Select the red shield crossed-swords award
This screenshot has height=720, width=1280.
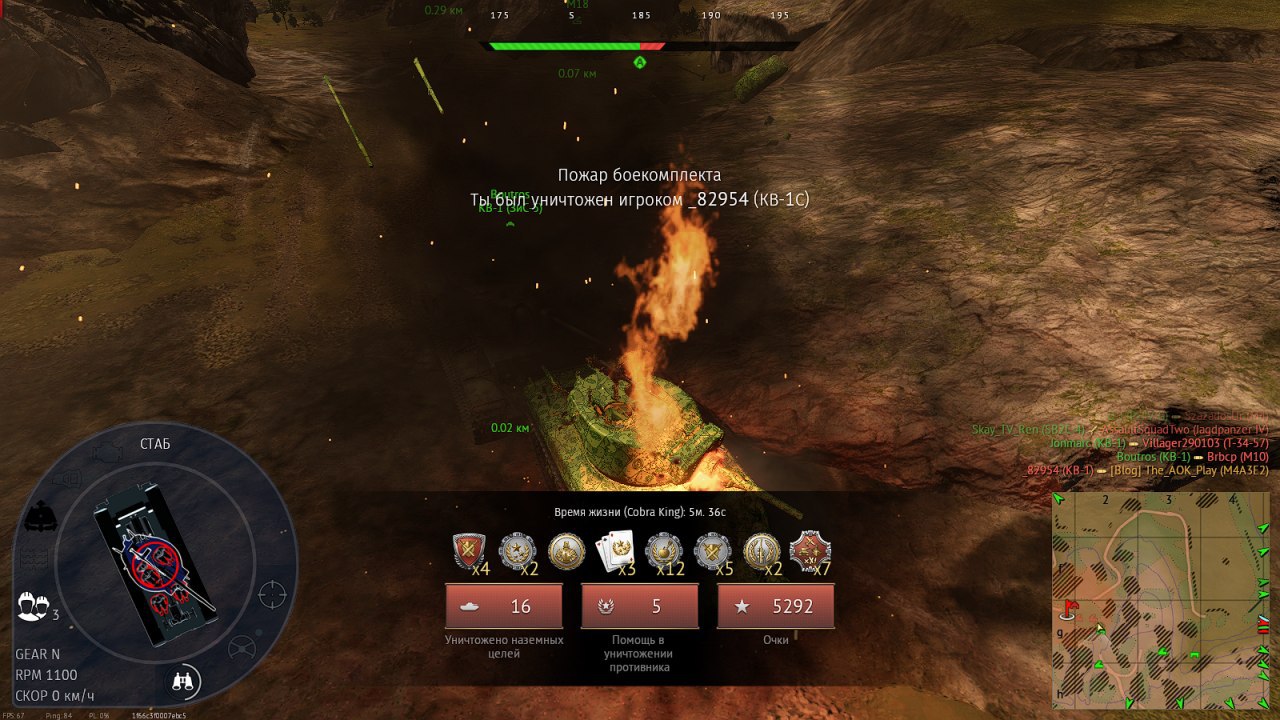[470, 551]
